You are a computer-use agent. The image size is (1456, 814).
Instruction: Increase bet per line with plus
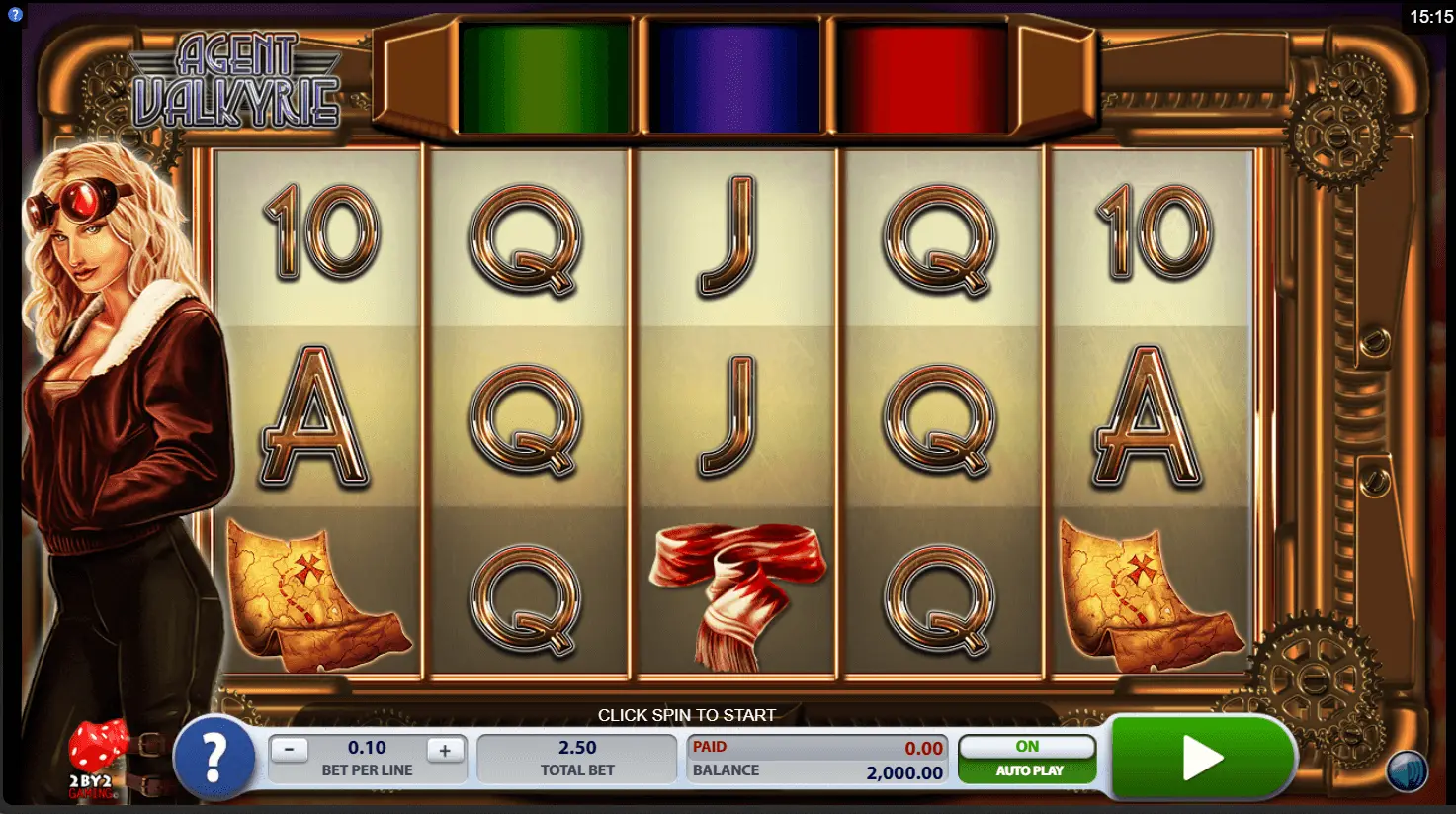(445, 750)
